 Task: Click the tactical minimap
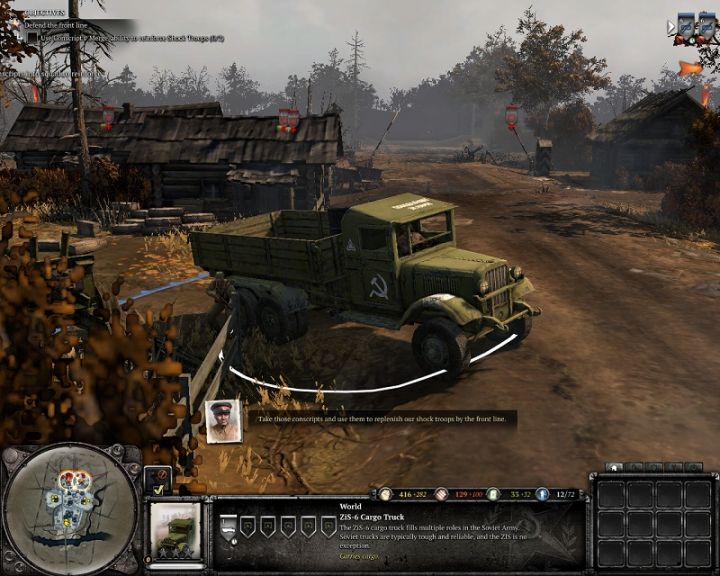68,508
